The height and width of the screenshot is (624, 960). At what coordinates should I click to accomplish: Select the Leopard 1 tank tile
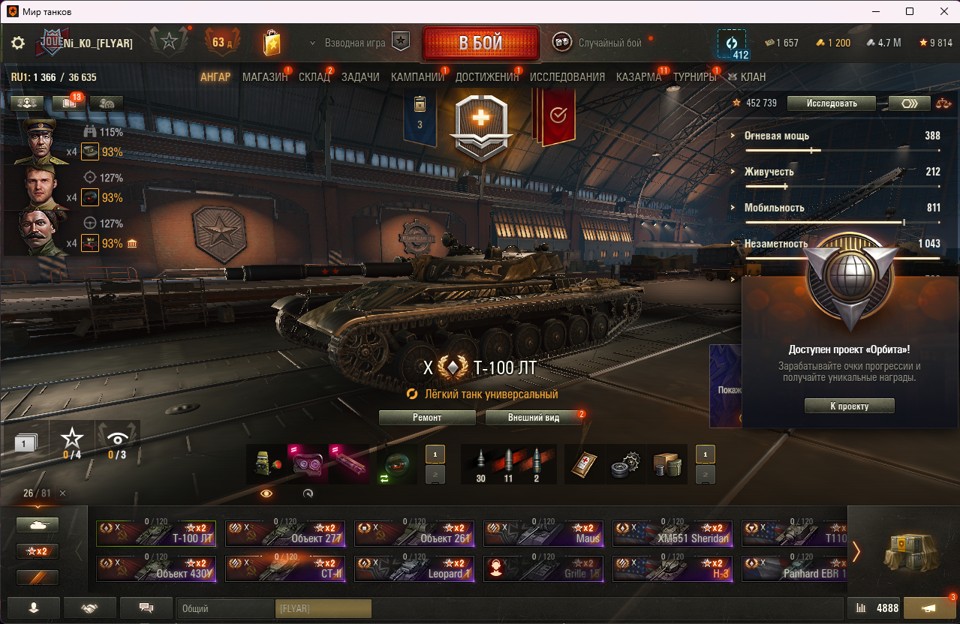tap(416, 568)
